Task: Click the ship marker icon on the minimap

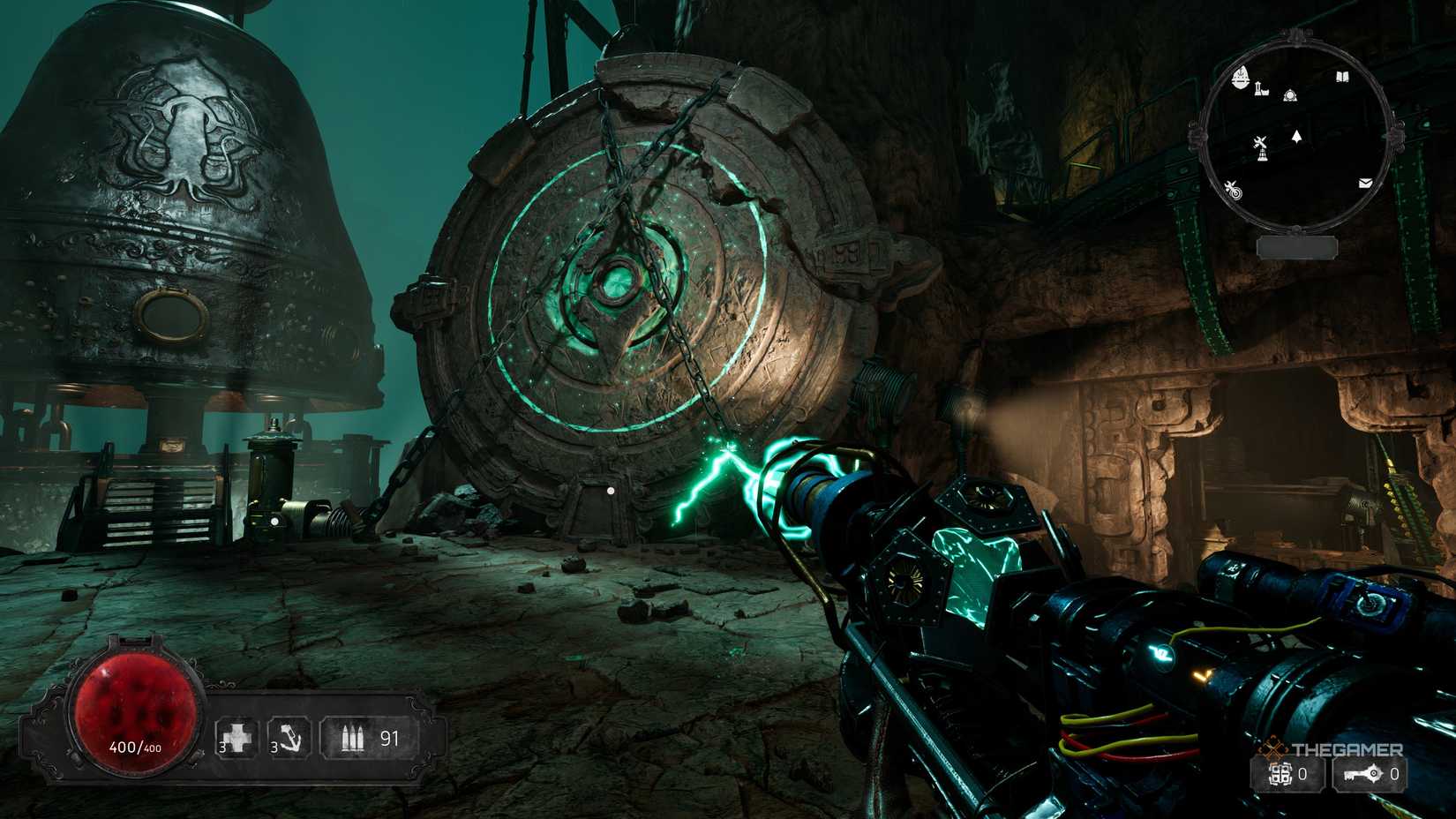Action: pos(1241,77)
